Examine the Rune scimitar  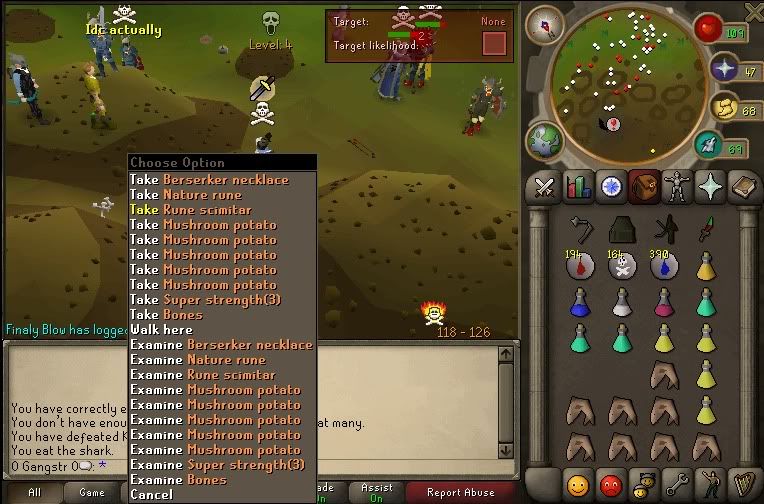(x=216, y=375)
